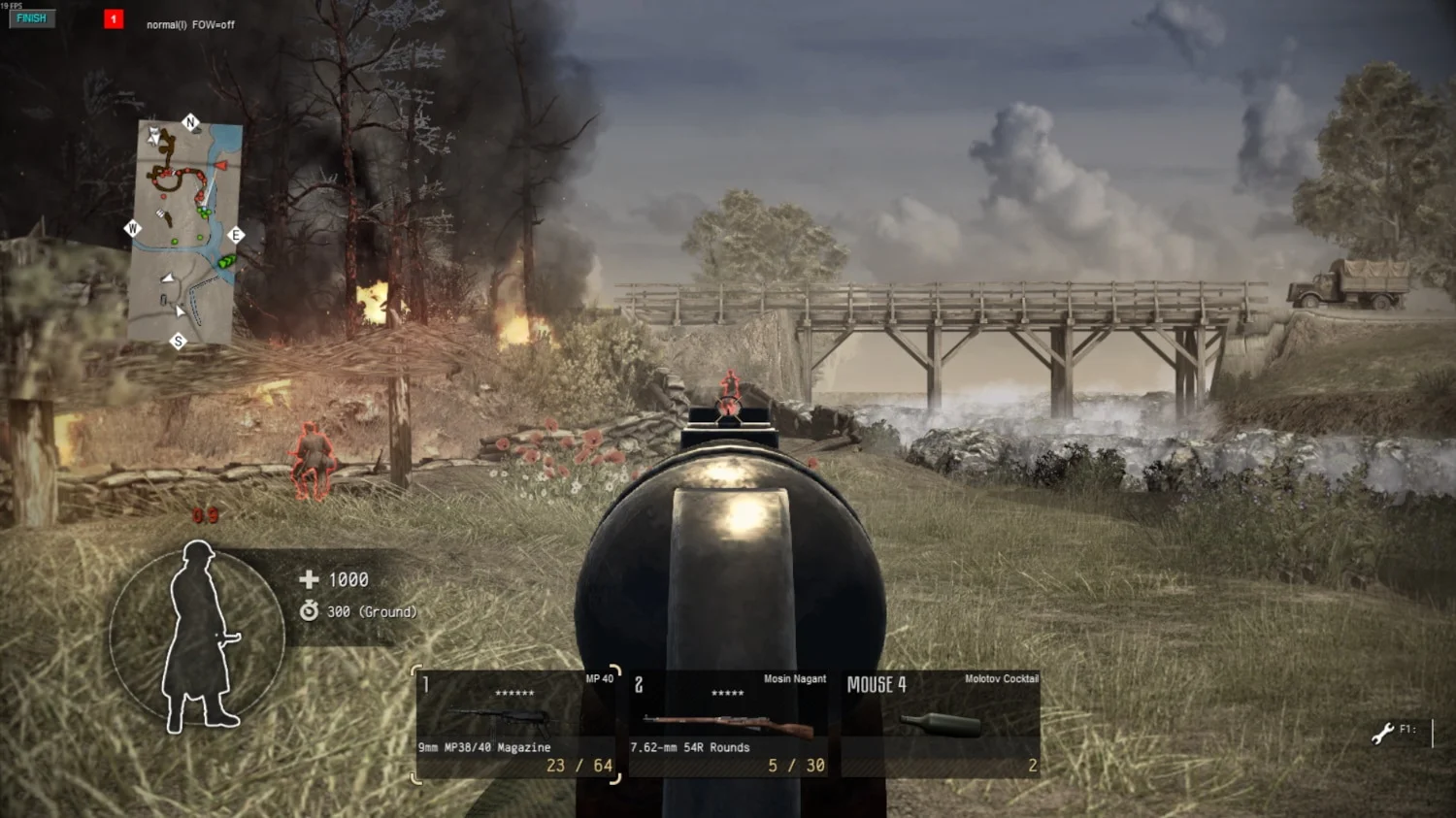
Task: Click the wrench repair icon
Action: click(1382, 733)
